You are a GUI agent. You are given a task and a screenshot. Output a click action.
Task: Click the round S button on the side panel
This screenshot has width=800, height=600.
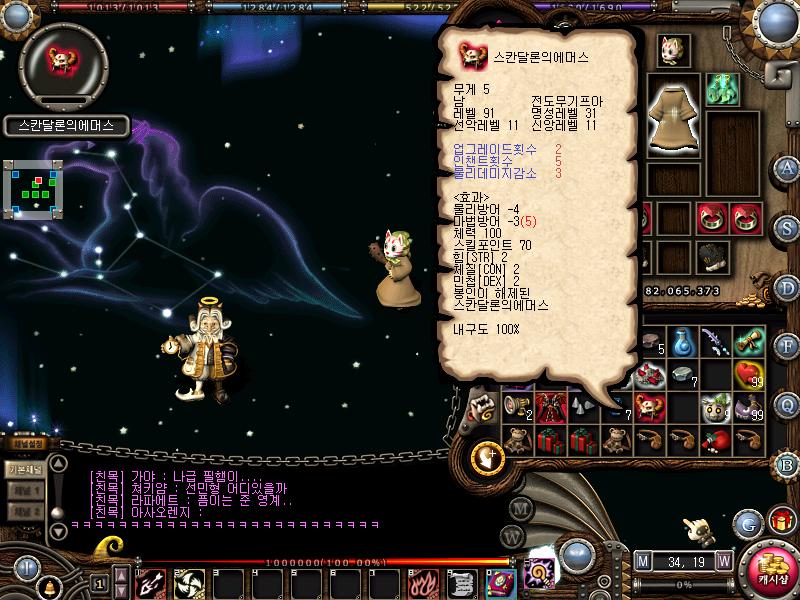pos(786,226)
